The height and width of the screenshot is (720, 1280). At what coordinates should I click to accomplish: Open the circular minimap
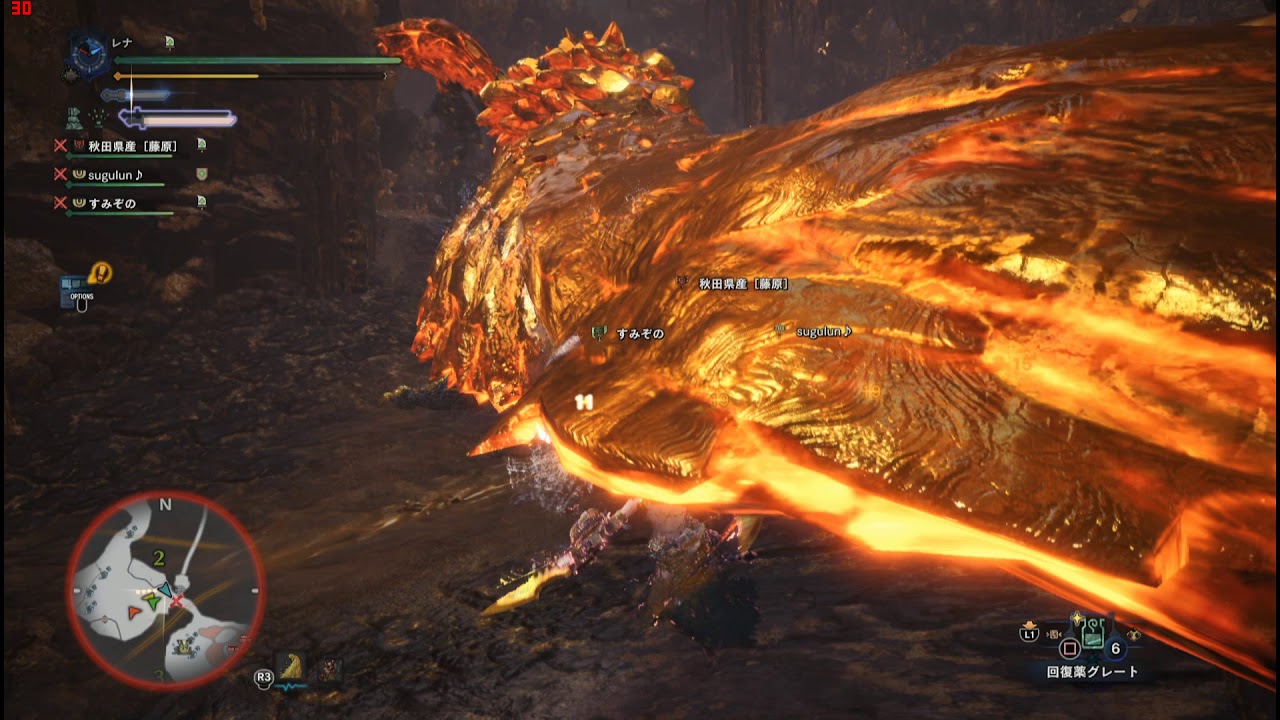[x=166, y=589]
